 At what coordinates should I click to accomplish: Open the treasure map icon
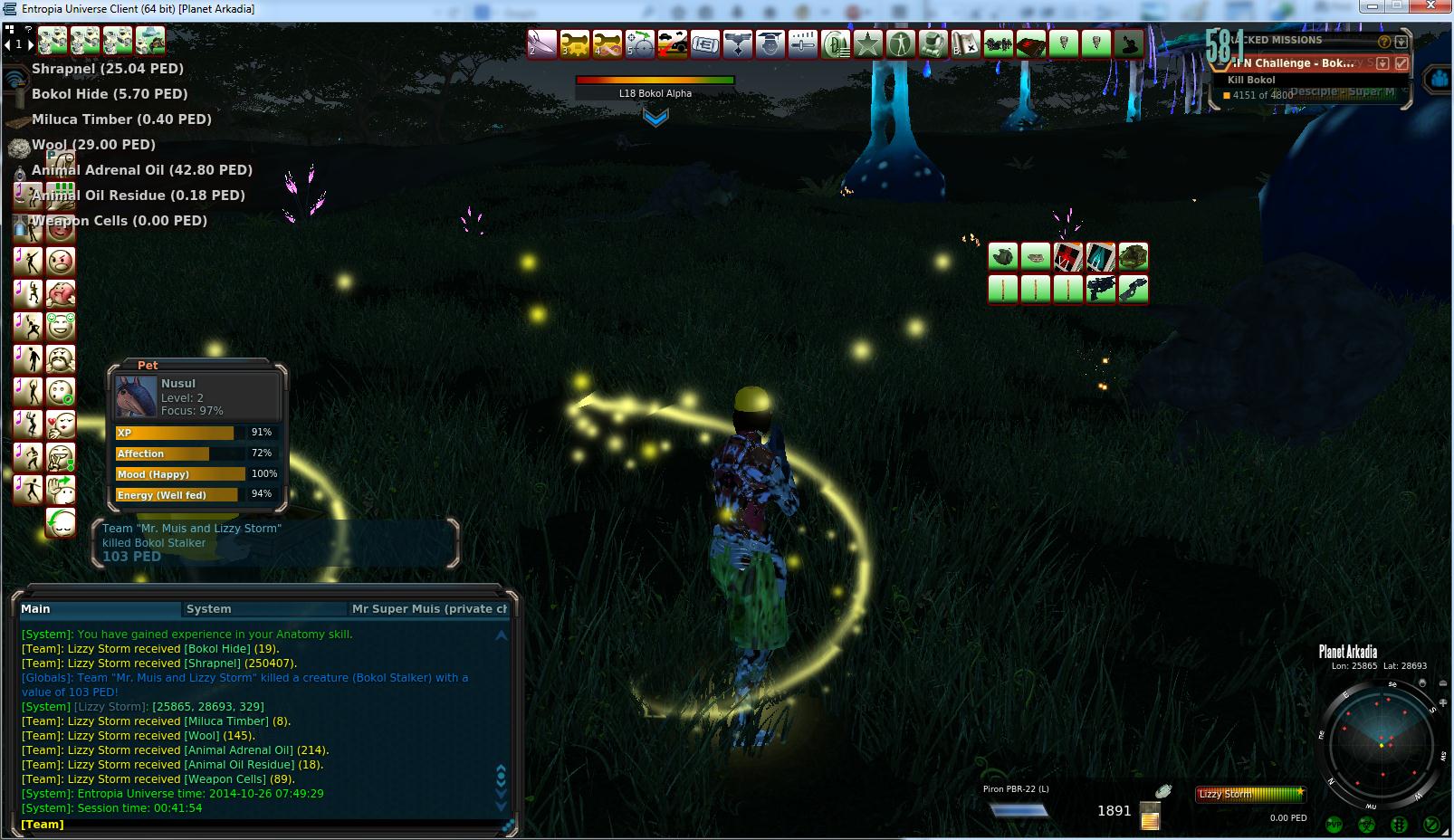pyautogui.click(x=966, y=43)
